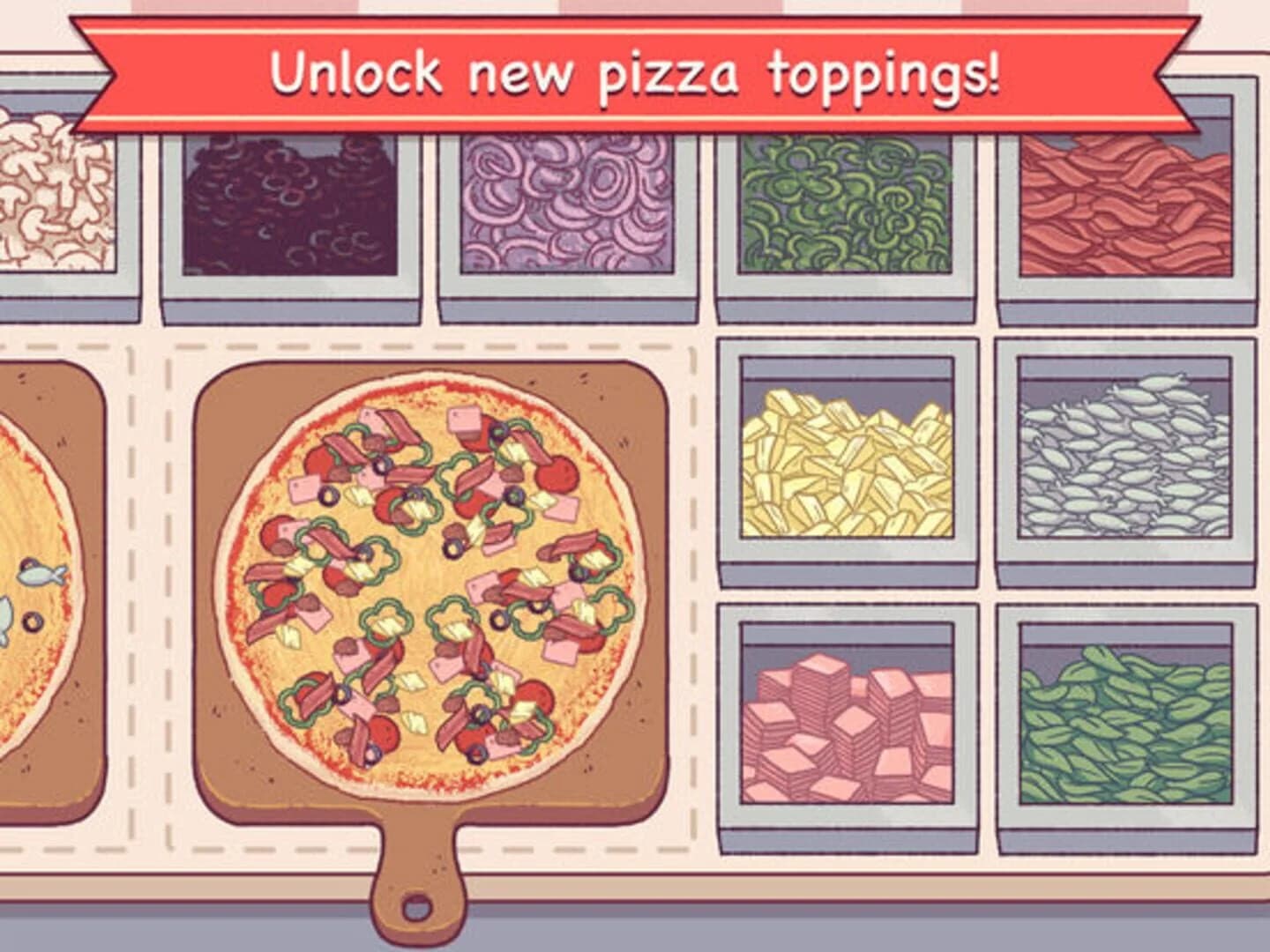The width and height of the screenshot is (1270, 952).
Task: Select the green pepper topping bin
Action: tap(847, 203)
